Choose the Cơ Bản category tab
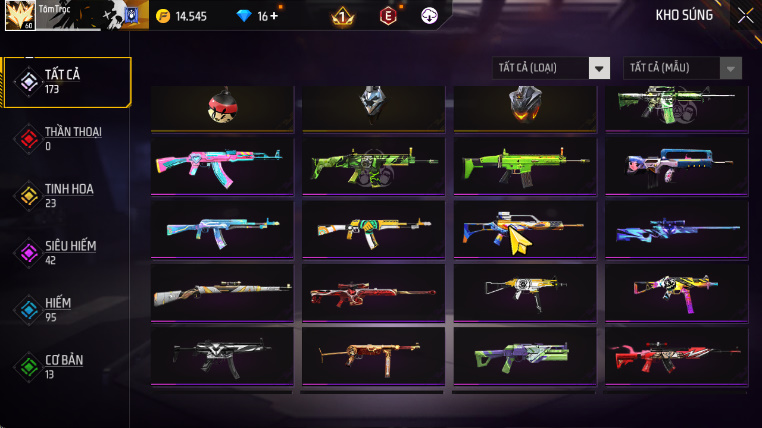 coord(66,366)
